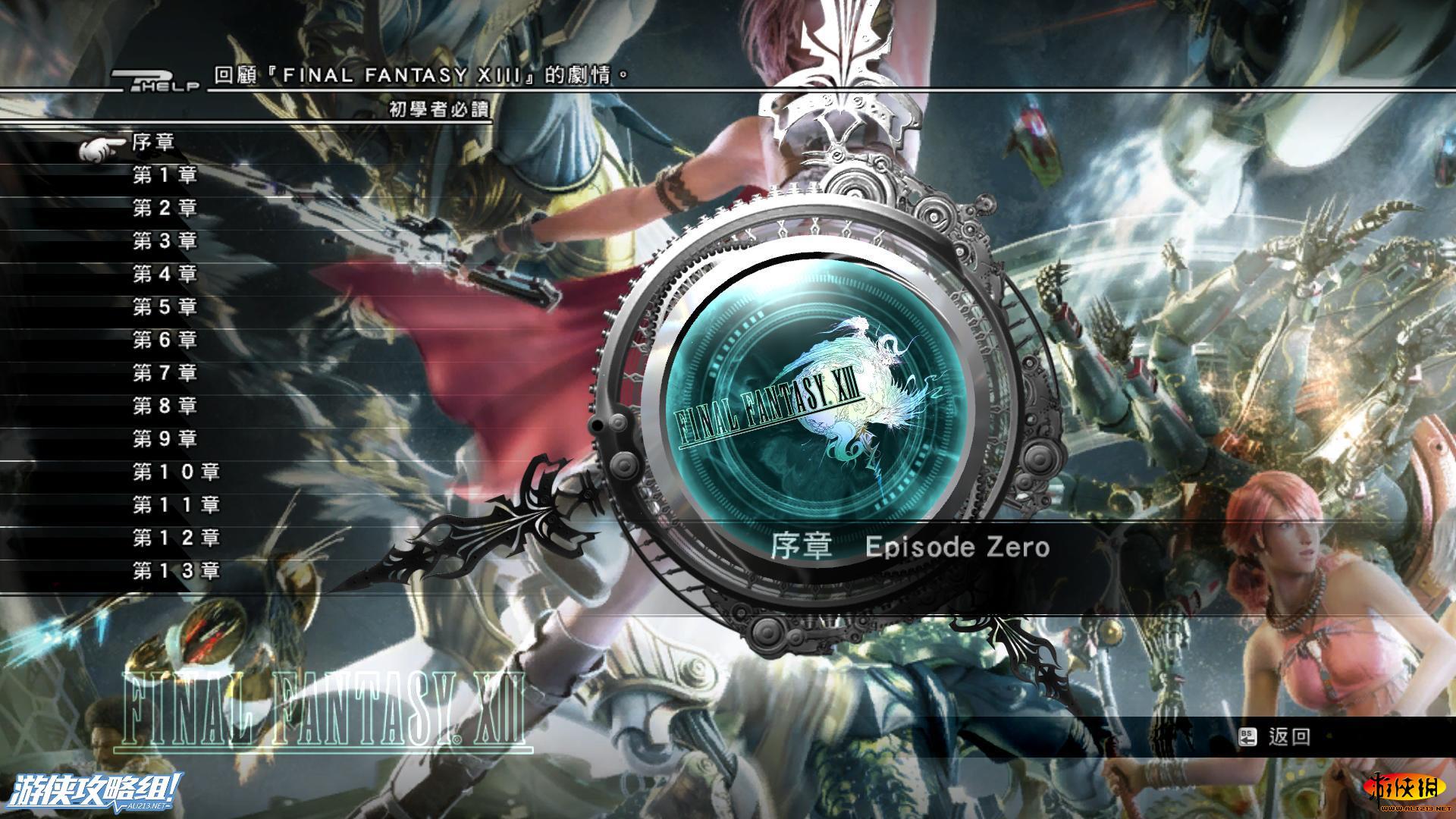Choose the final 第13章 entry
Viewport: 1456px width, 819px height.
tap(176, 571)
